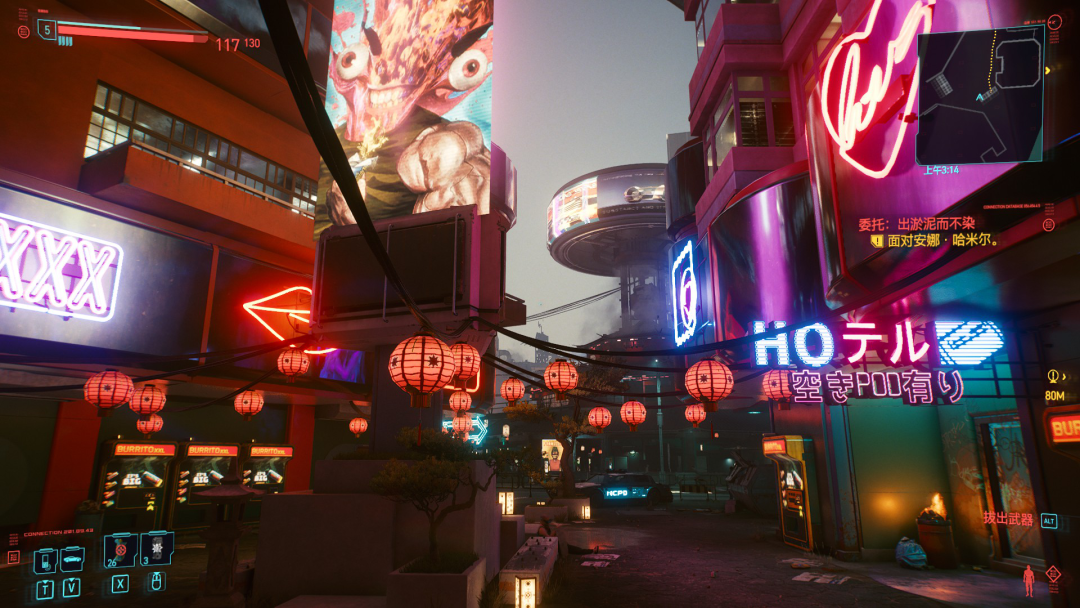Select the phone quick-access slot
Screen dimensions: 1080x608
45,561
